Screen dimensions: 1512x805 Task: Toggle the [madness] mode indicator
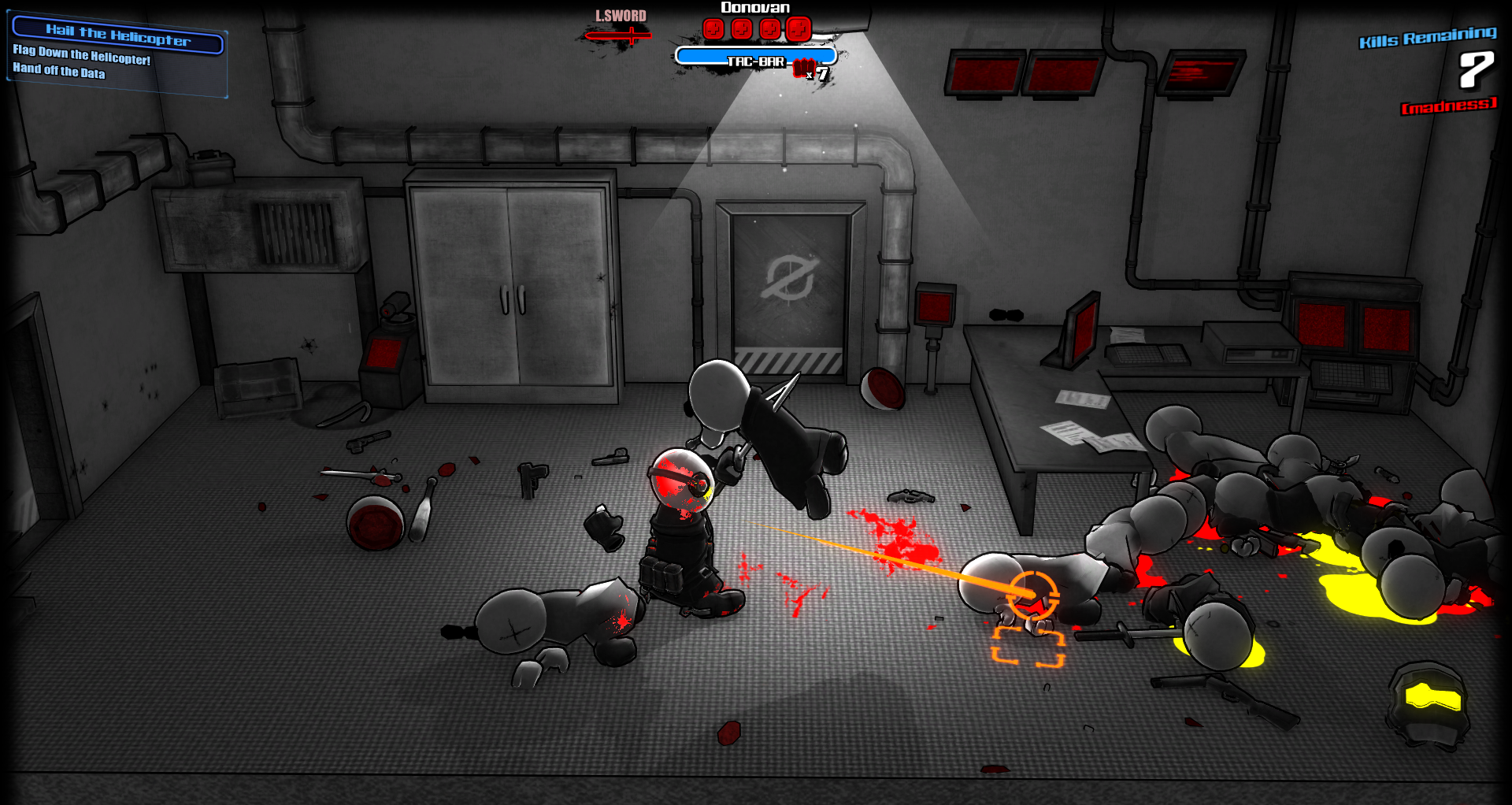point(1450,106)
